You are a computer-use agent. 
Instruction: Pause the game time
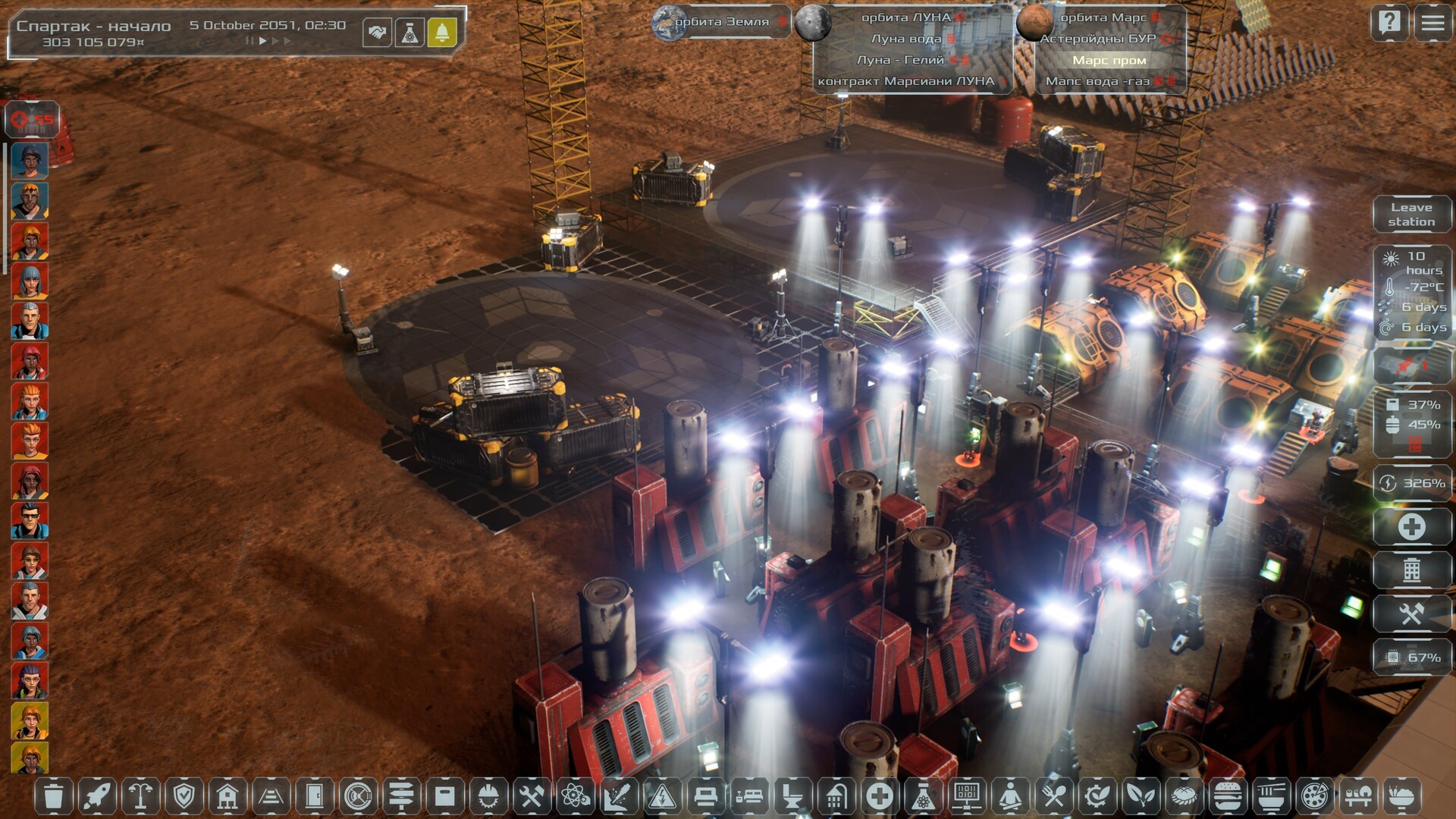click(x=249, y=41)
